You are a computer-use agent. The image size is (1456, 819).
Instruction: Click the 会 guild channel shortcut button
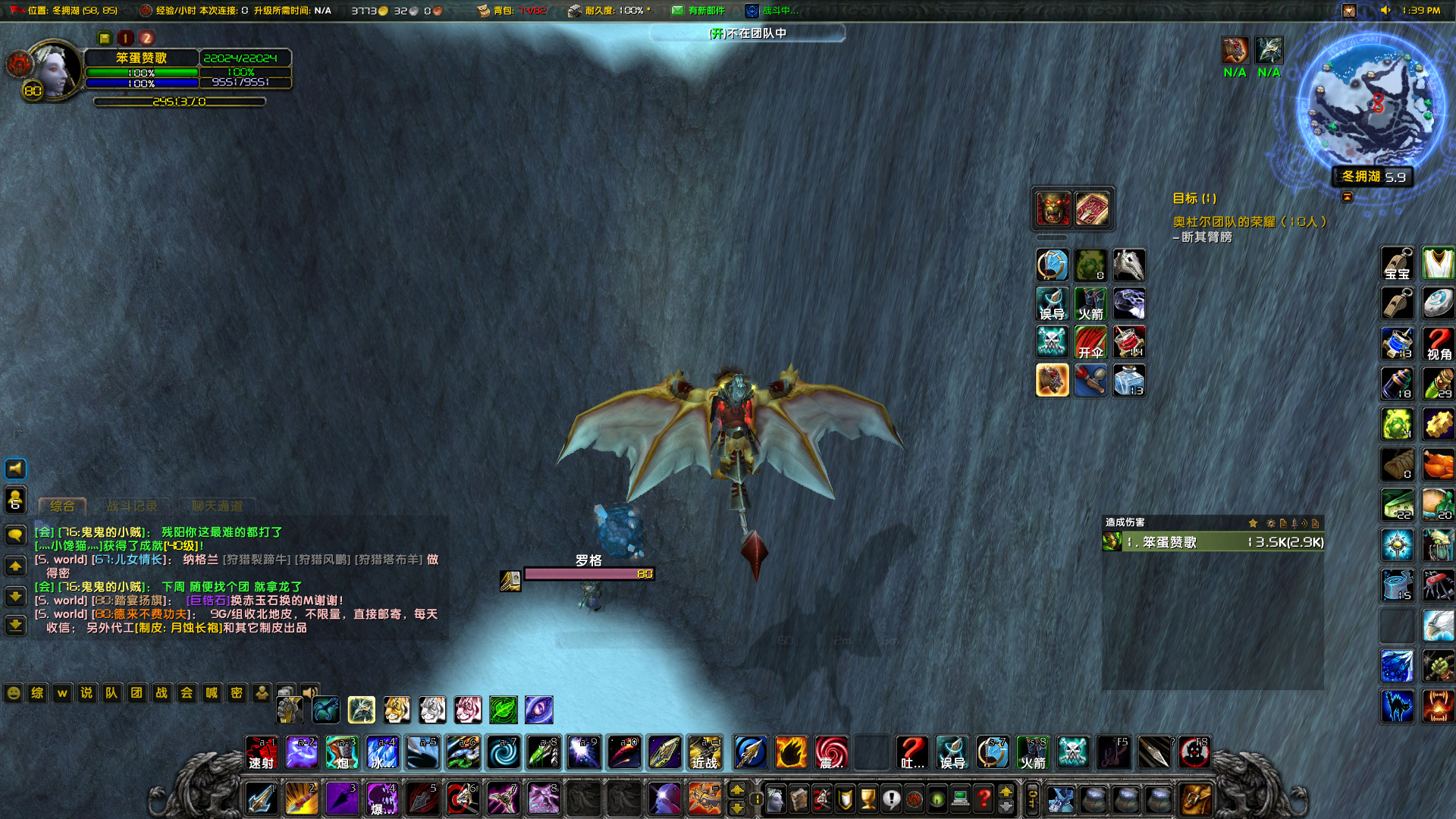coord(186,693)
